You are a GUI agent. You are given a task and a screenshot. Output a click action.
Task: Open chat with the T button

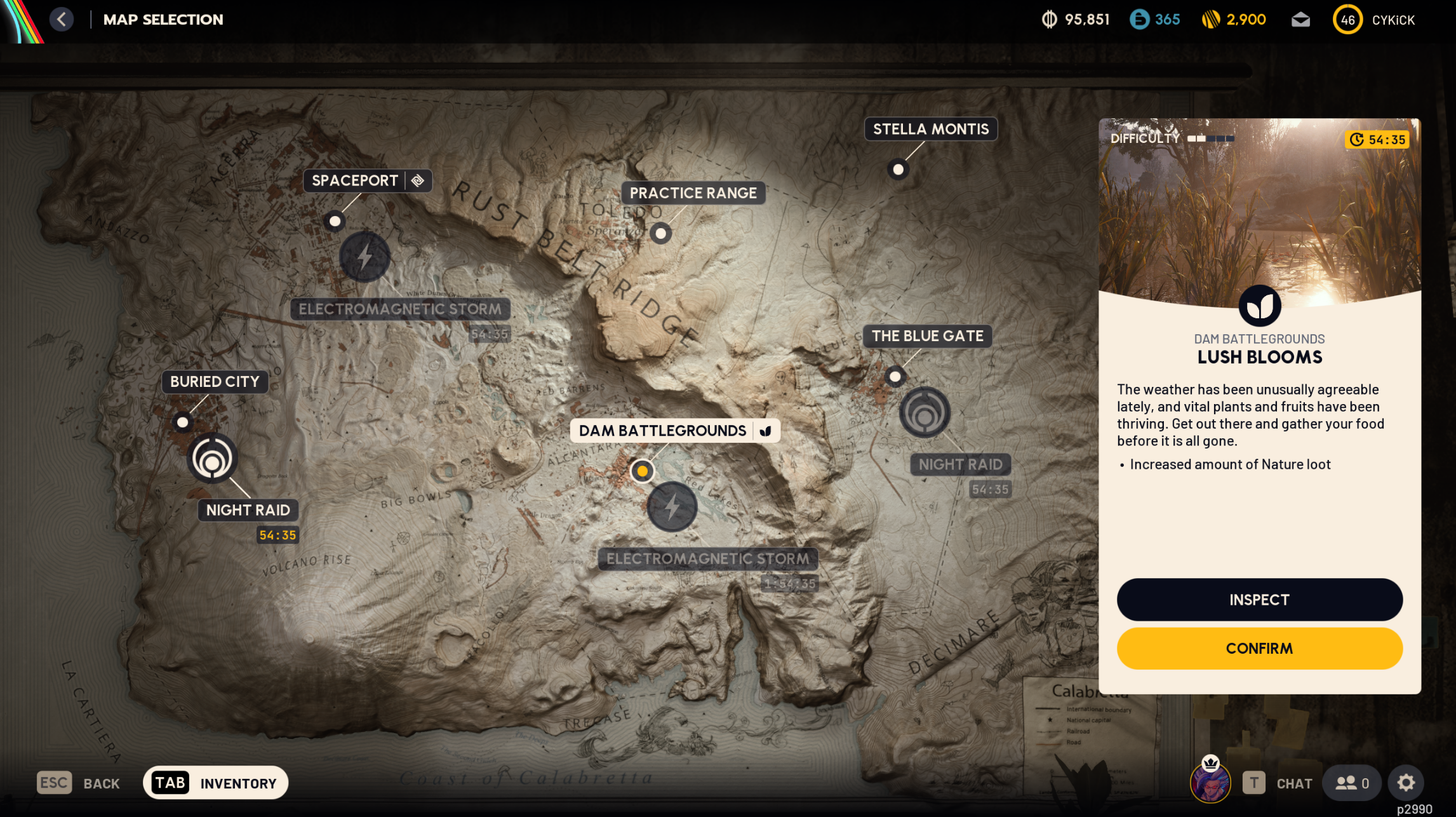[1253, 783]
